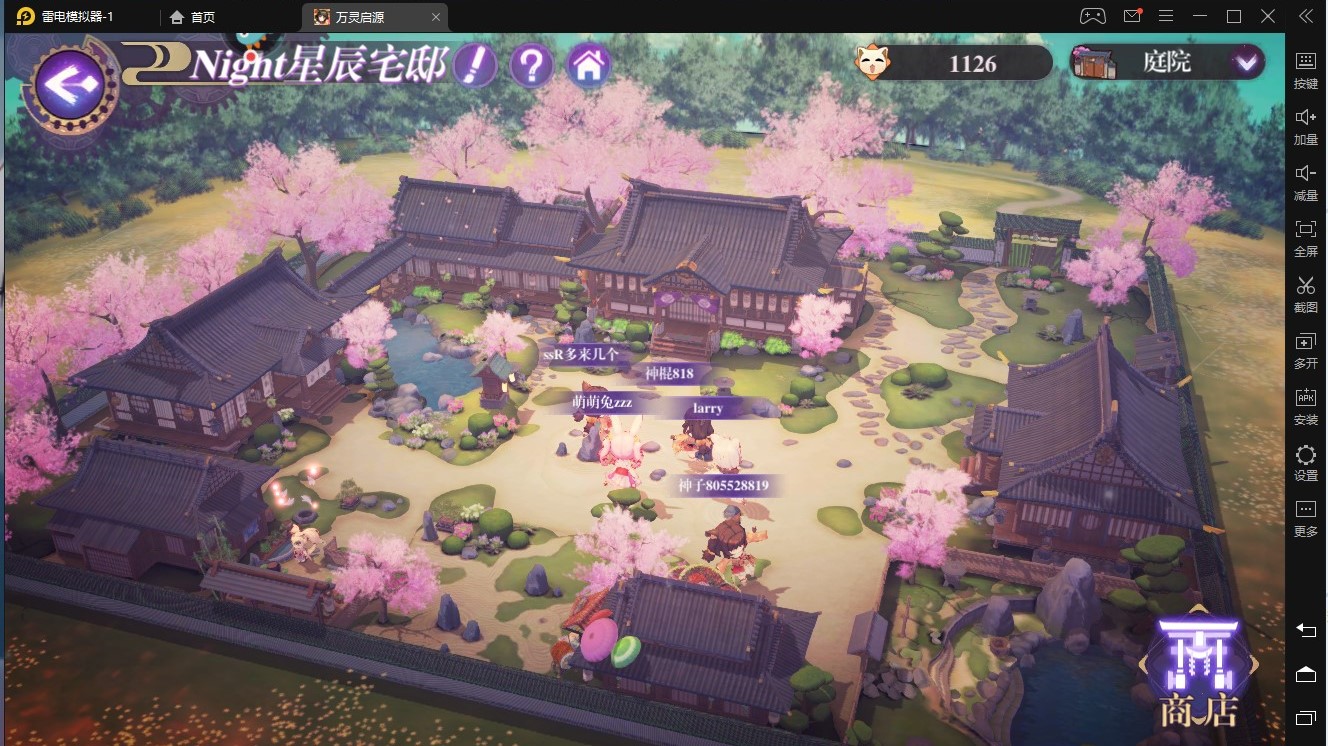Show 更多 additional emulator tools

click(1306, 518)
